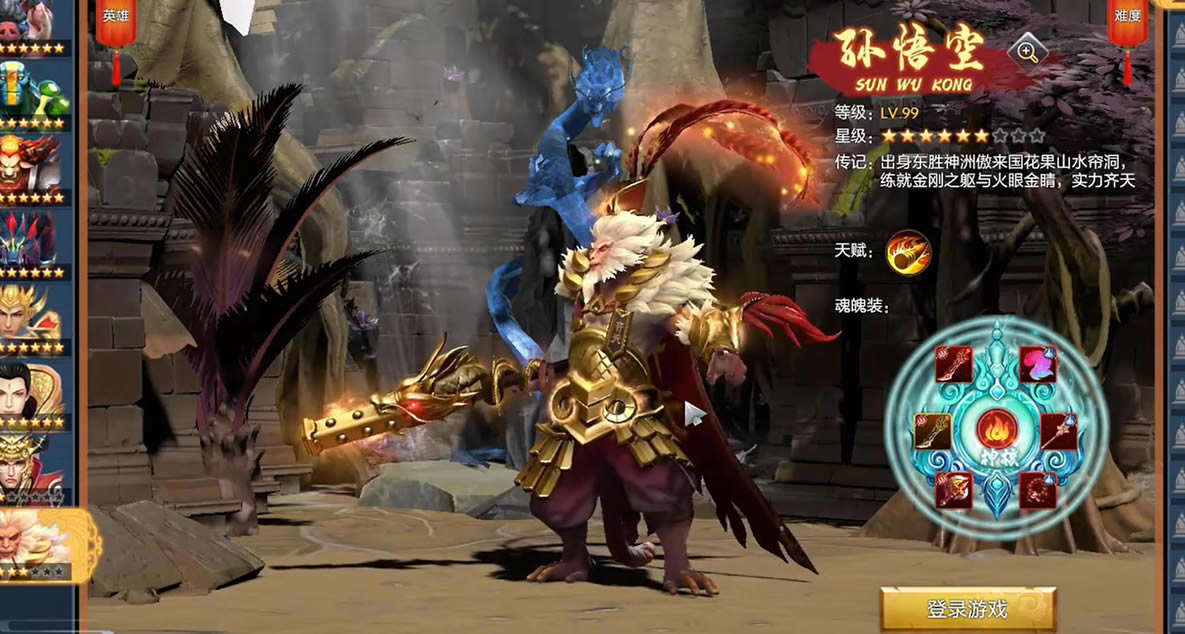This screenshot has height=634, width=1185.
Task: Open the 难度 difficulty lantern tab
Action: [x=1127, y=24]
